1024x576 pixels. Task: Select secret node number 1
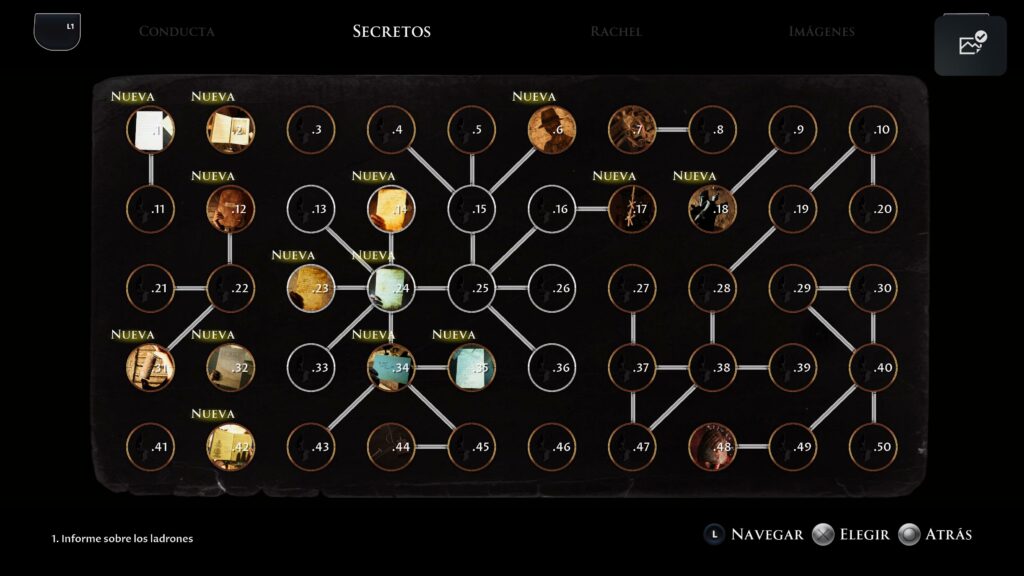click(x=151, y=130)
